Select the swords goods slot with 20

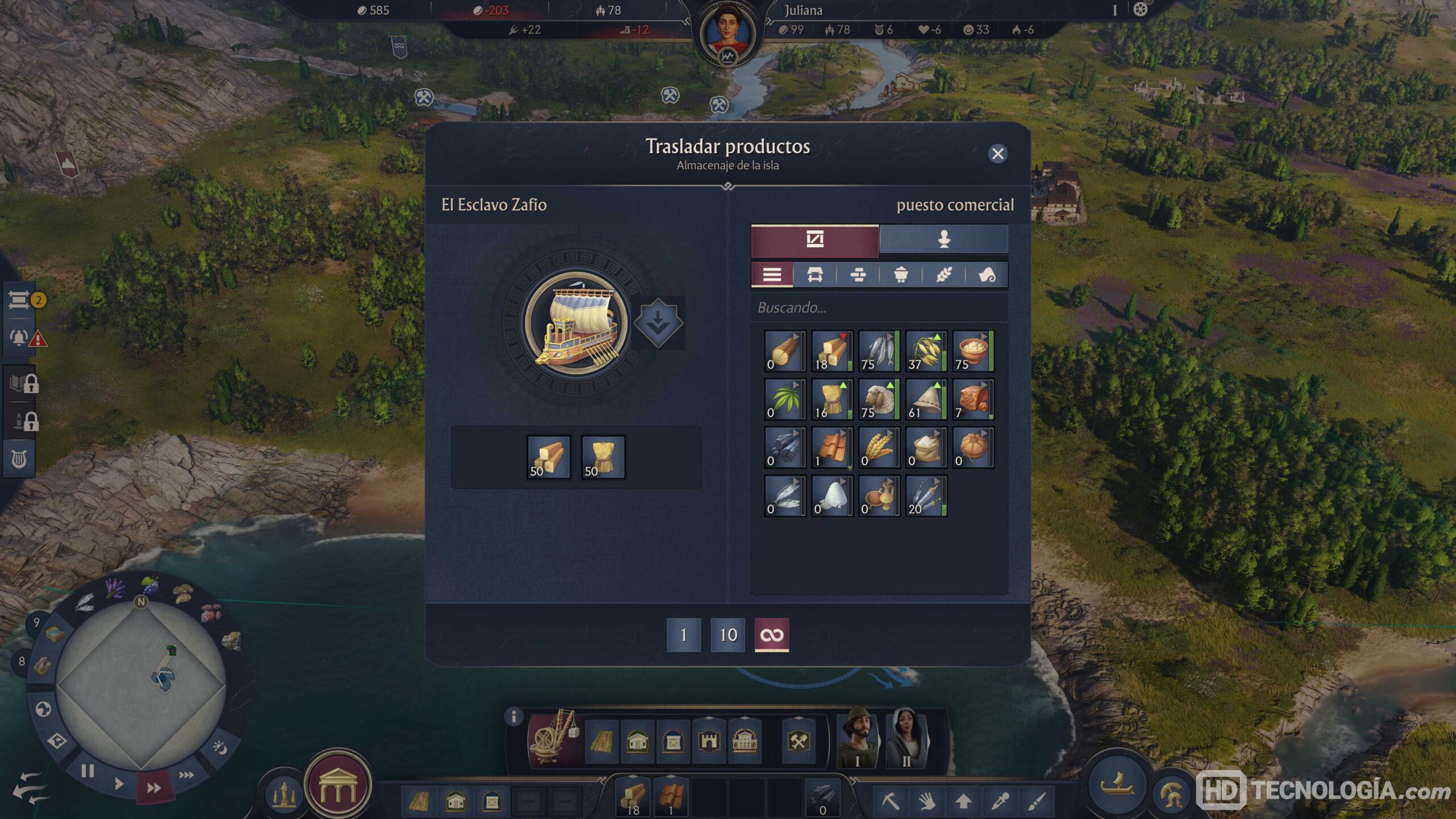[x=926, y=496]
